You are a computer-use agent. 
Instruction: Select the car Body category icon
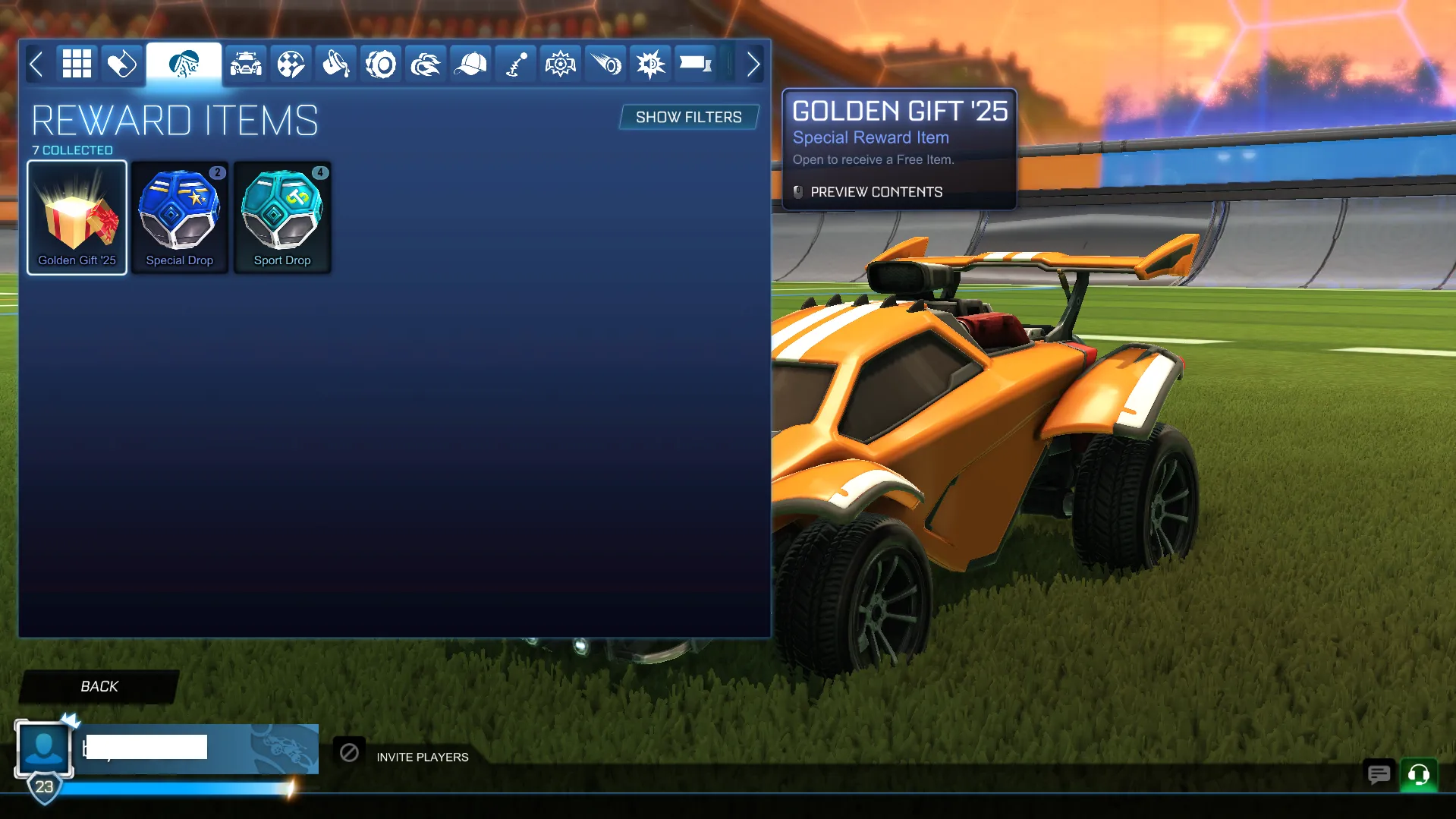pos(244,64)
